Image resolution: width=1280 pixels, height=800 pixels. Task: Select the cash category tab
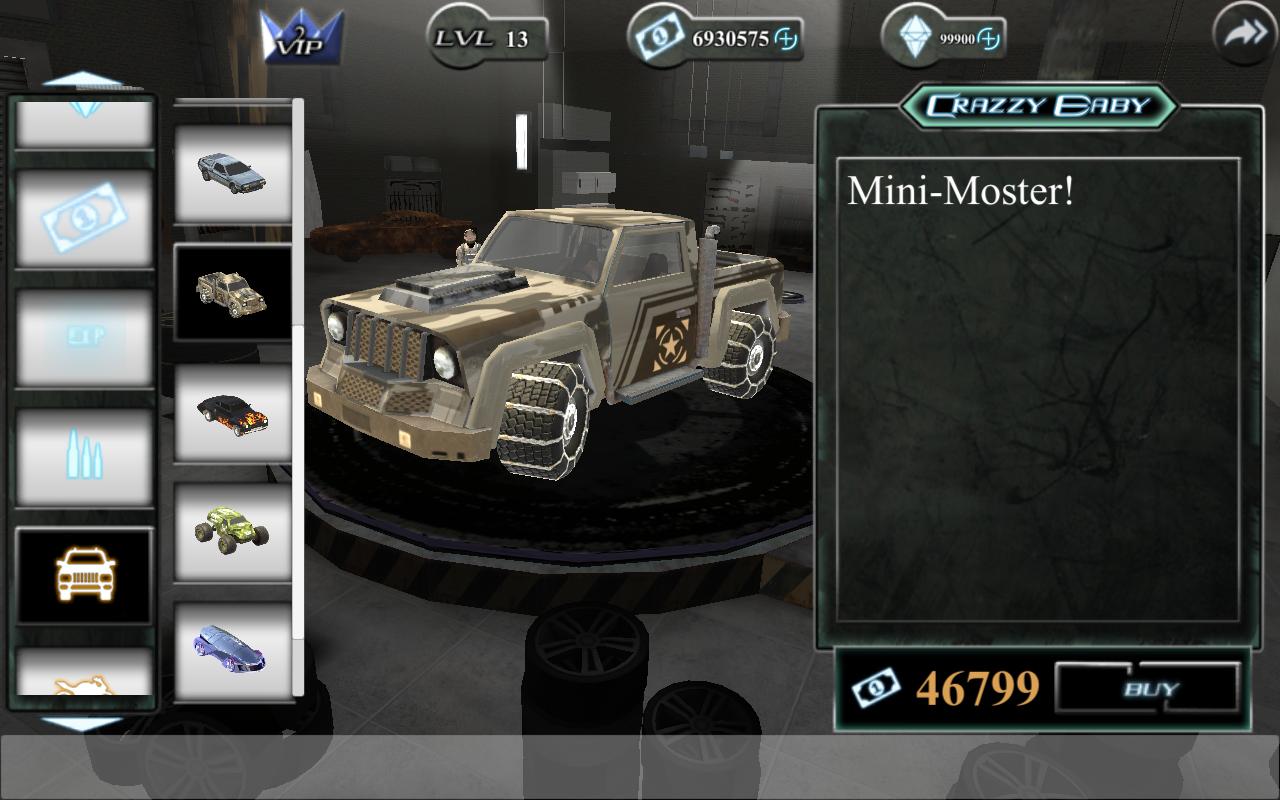point(85,217)
